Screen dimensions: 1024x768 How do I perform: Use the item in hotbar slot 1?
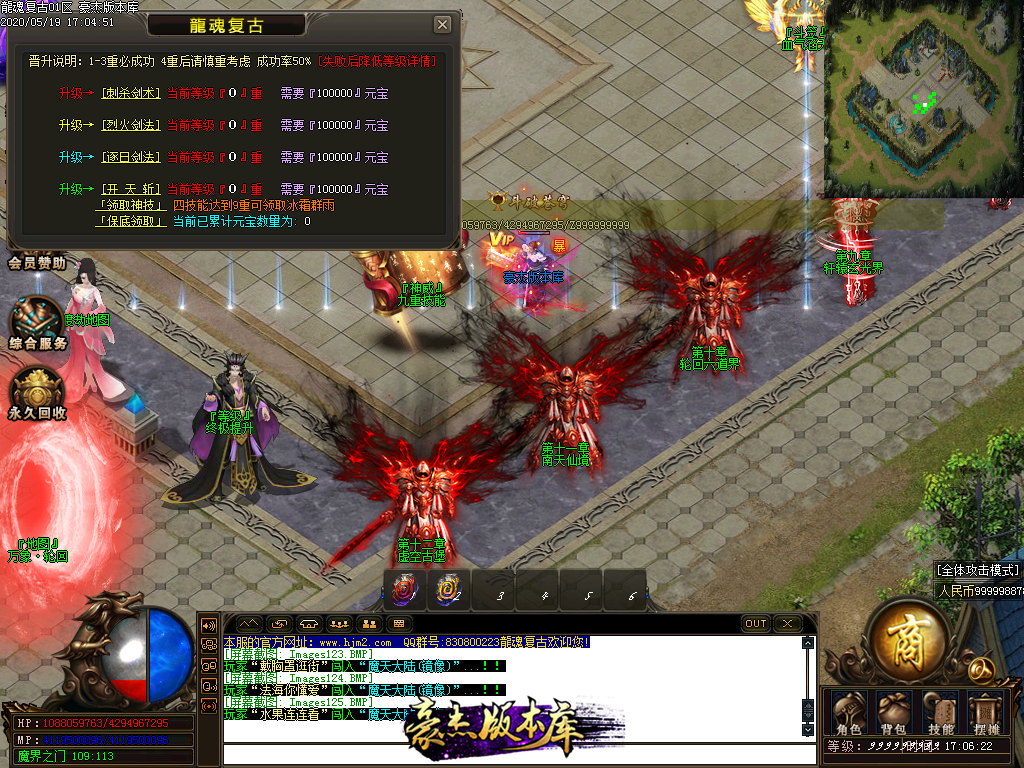405,591
